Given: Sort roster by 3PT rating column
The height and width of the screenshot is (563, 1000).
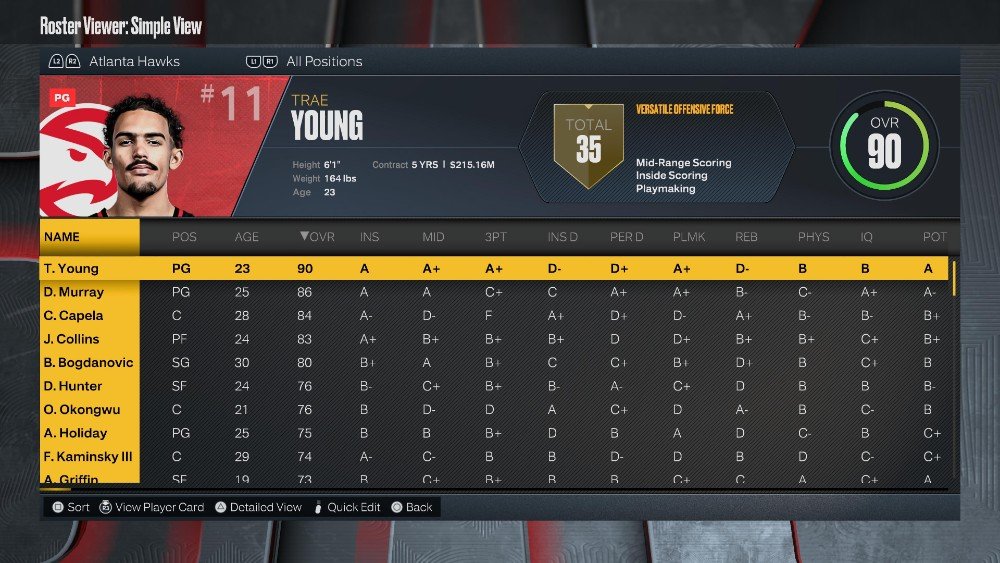Looking at the screenshot, I should coord(494,237).
